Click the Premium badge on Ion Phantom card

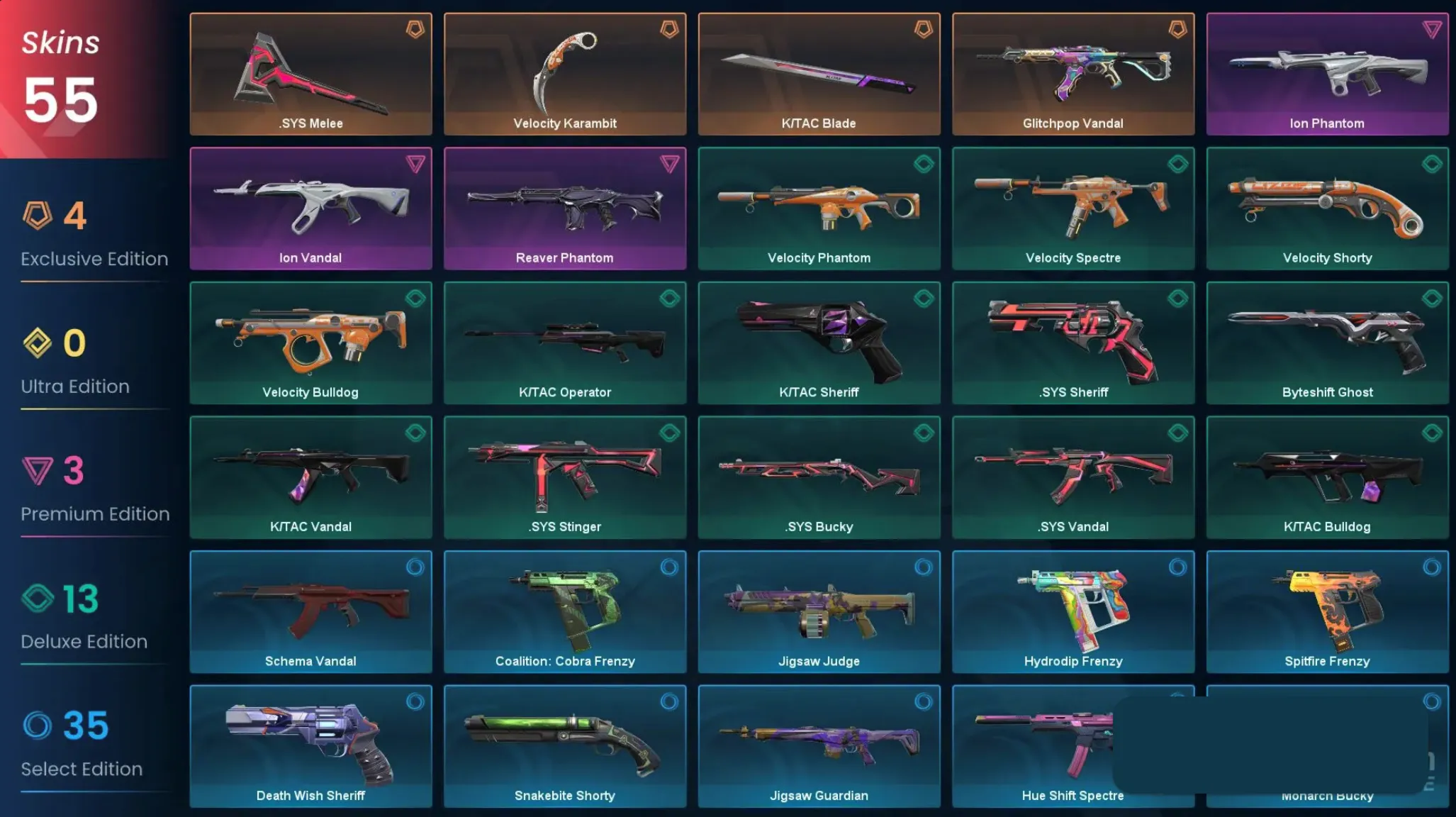pos(1432,28)
